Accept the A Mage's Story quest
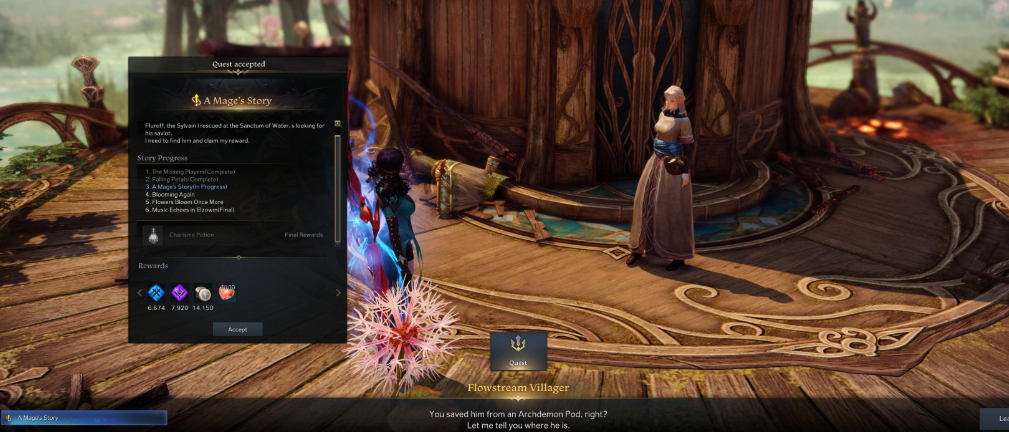The width and height of the screenshot is (1009, 432). click(237, 328)
